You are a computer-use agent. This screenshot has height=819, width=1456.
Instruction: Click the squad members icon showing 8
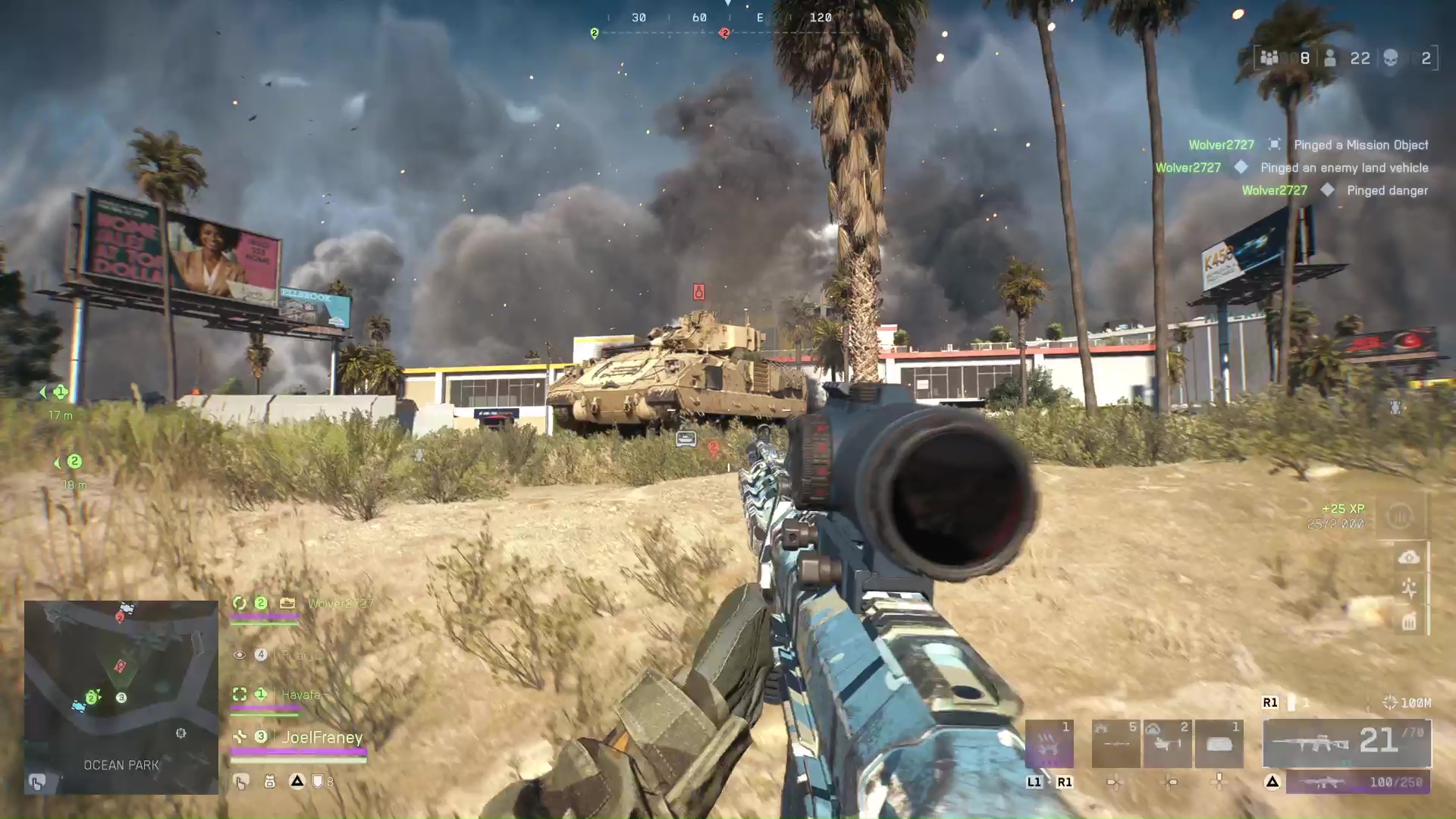[1269, 58]
